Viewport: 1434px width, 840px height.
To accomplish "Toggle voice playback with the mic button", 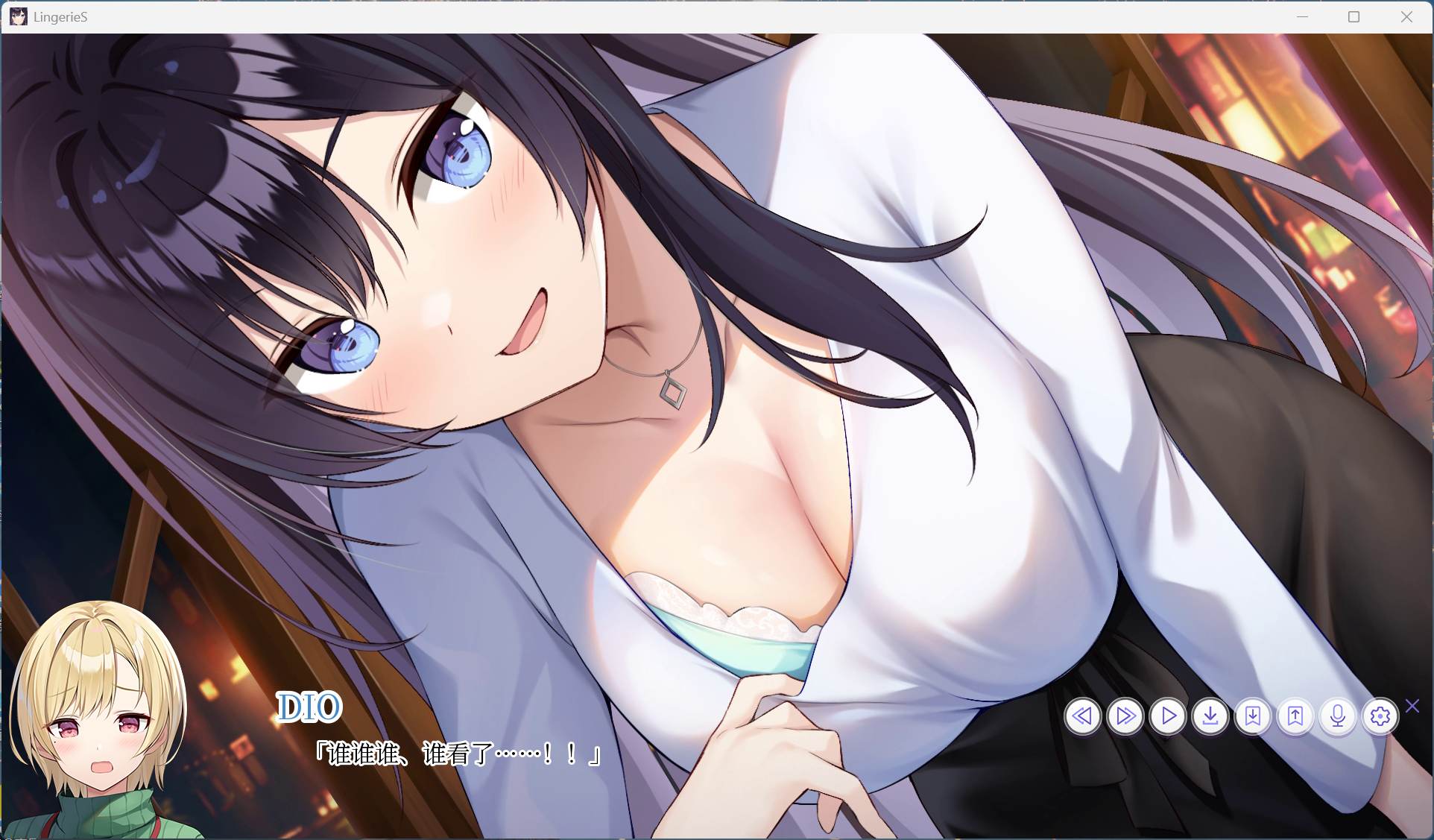I will [1338, 716].
